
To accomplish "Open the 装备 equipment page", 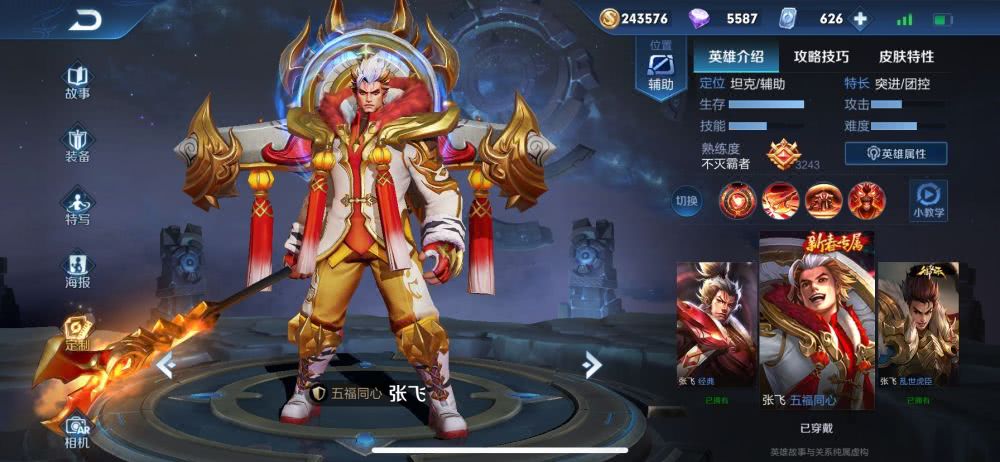I will click(x=77, y=145).
